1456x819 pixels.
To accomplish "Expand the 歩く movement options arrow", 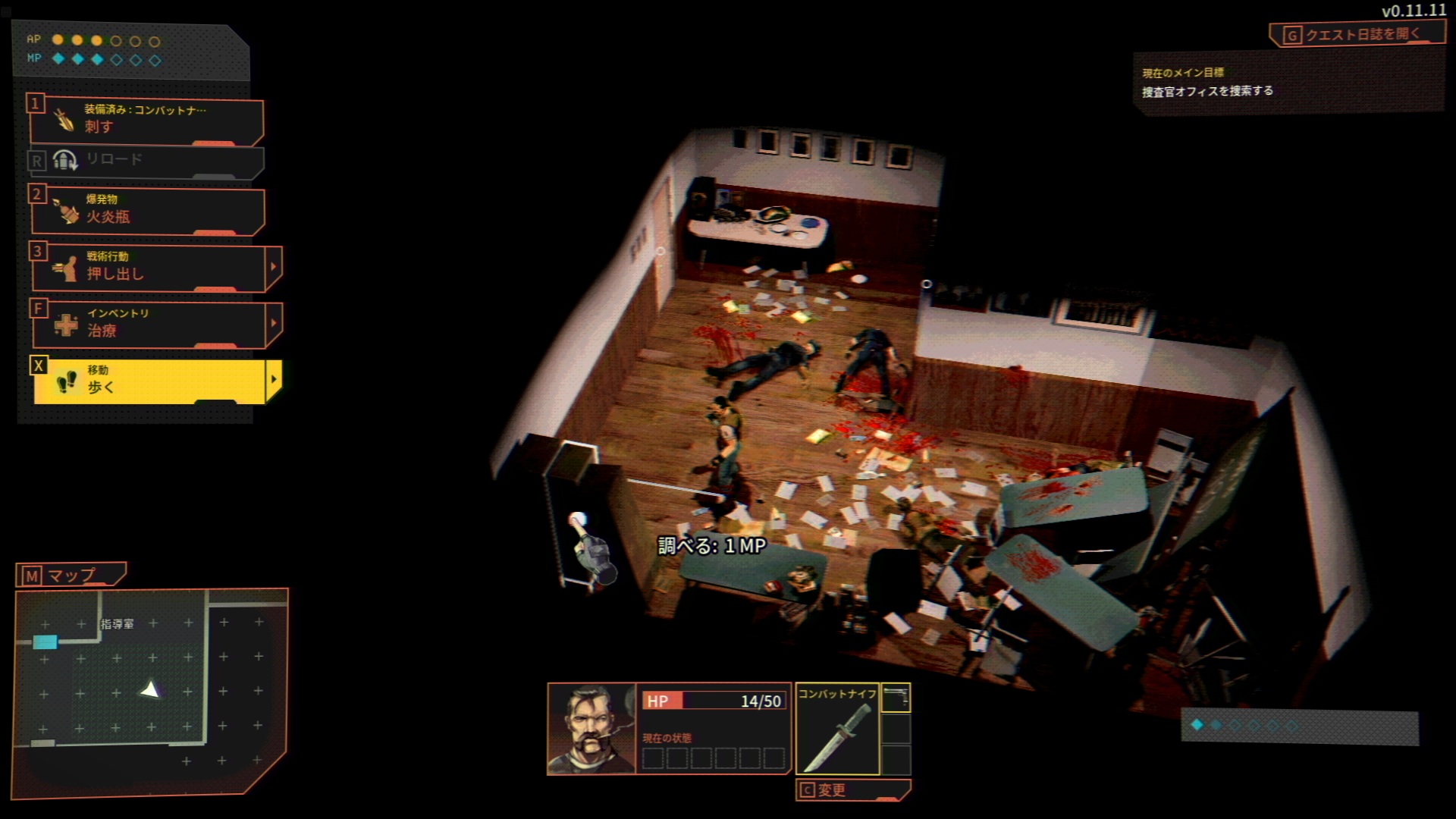I will (274, 380).
